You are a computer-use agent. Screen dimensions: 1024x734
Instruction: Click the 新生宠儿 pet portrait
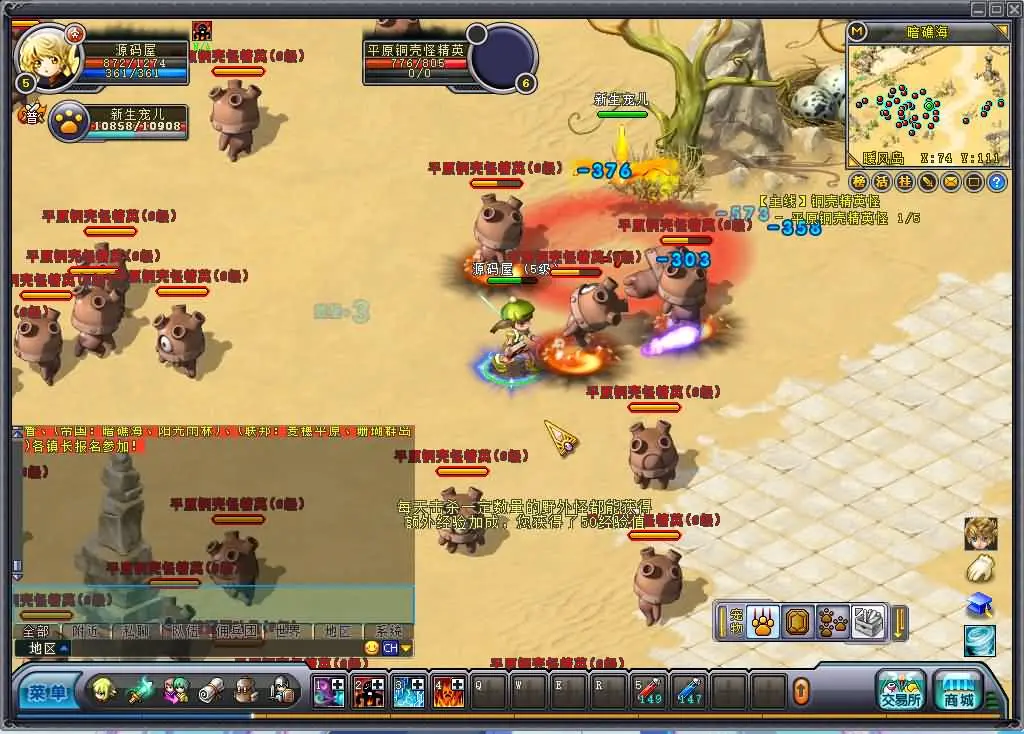coord(70,122)
